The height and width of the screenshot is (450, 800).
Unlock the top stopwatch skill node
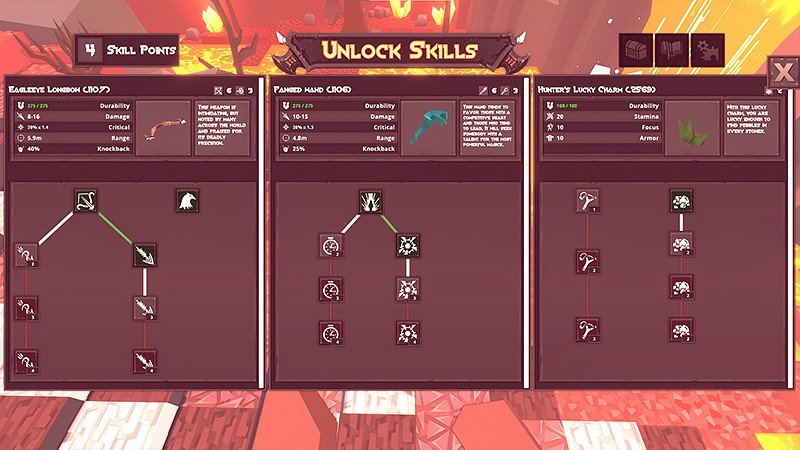pos(332,245)
